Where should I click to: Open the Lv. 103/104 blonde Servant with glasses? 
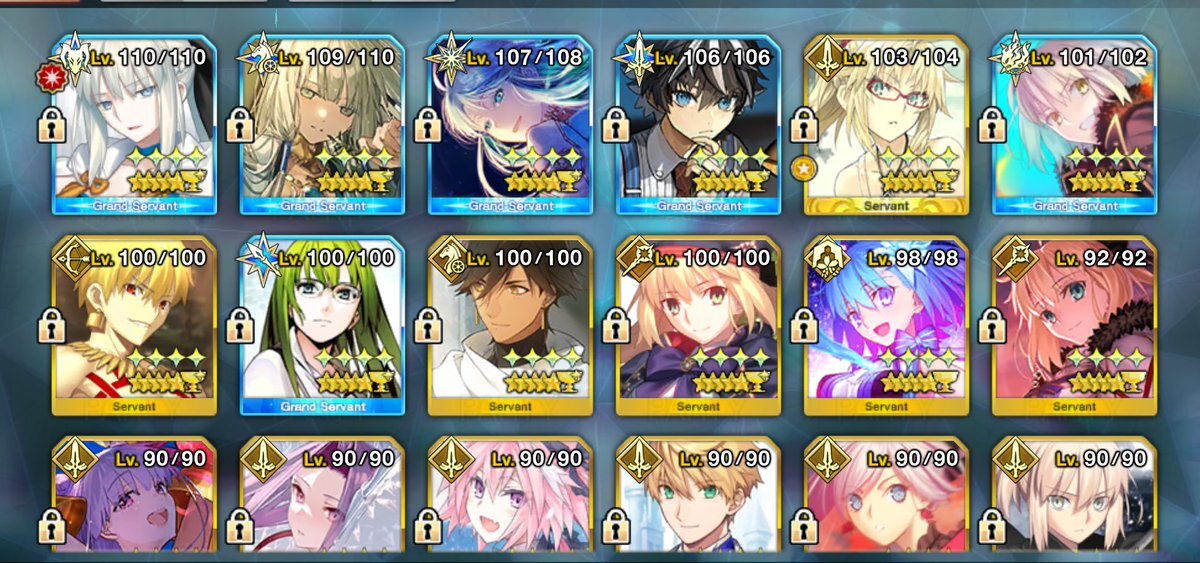click(x=886, y=125)
